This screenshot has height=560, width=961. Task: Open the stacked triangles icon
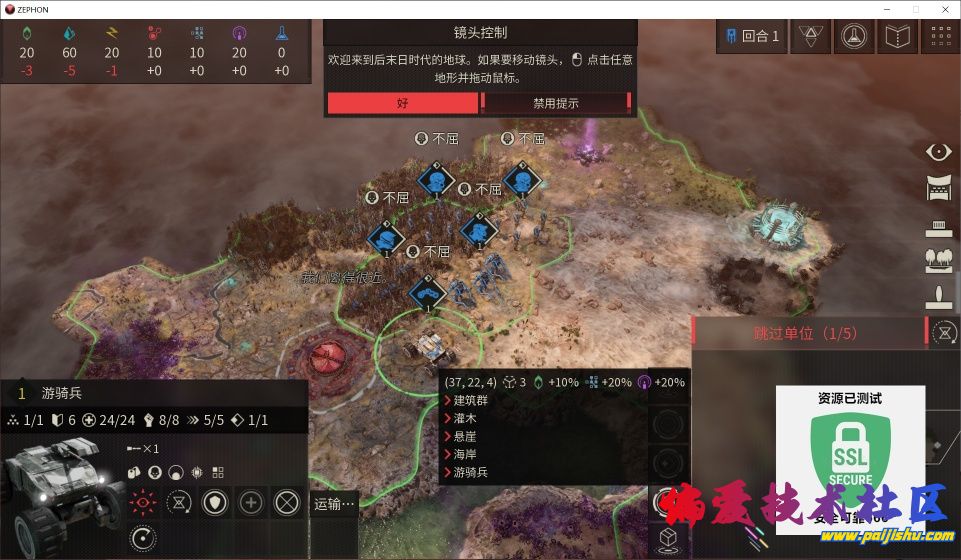pyautogui.click(x=809, y=37)
